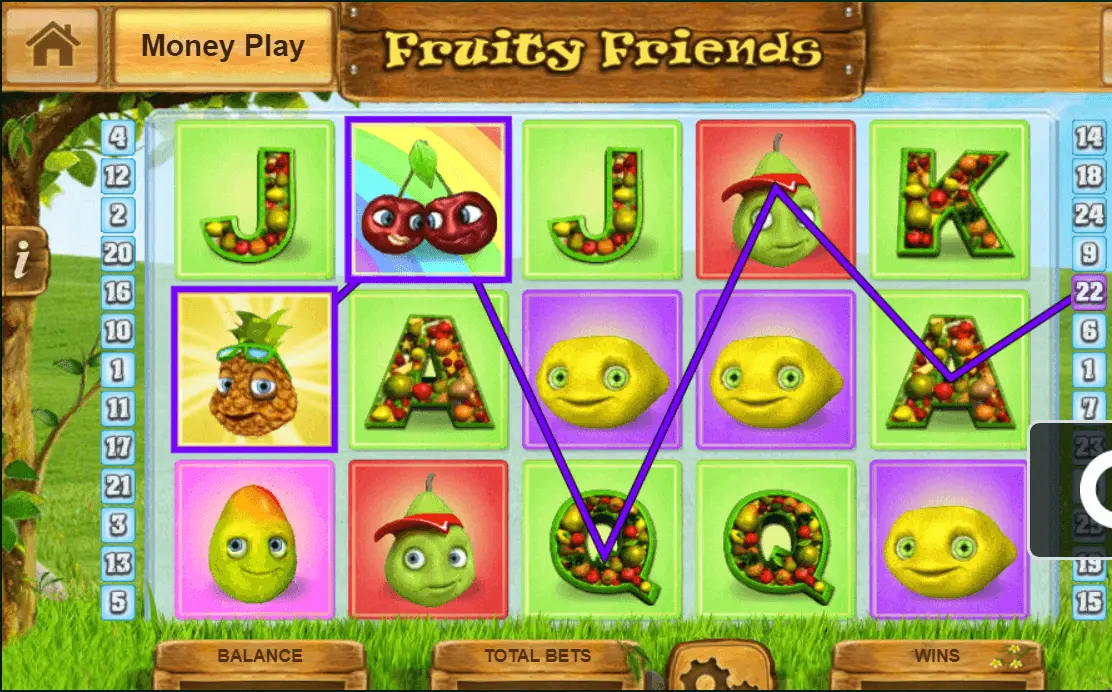Activate payline number 18
The width and height of the screenshot is (1112, 692).
(1089, 176)
